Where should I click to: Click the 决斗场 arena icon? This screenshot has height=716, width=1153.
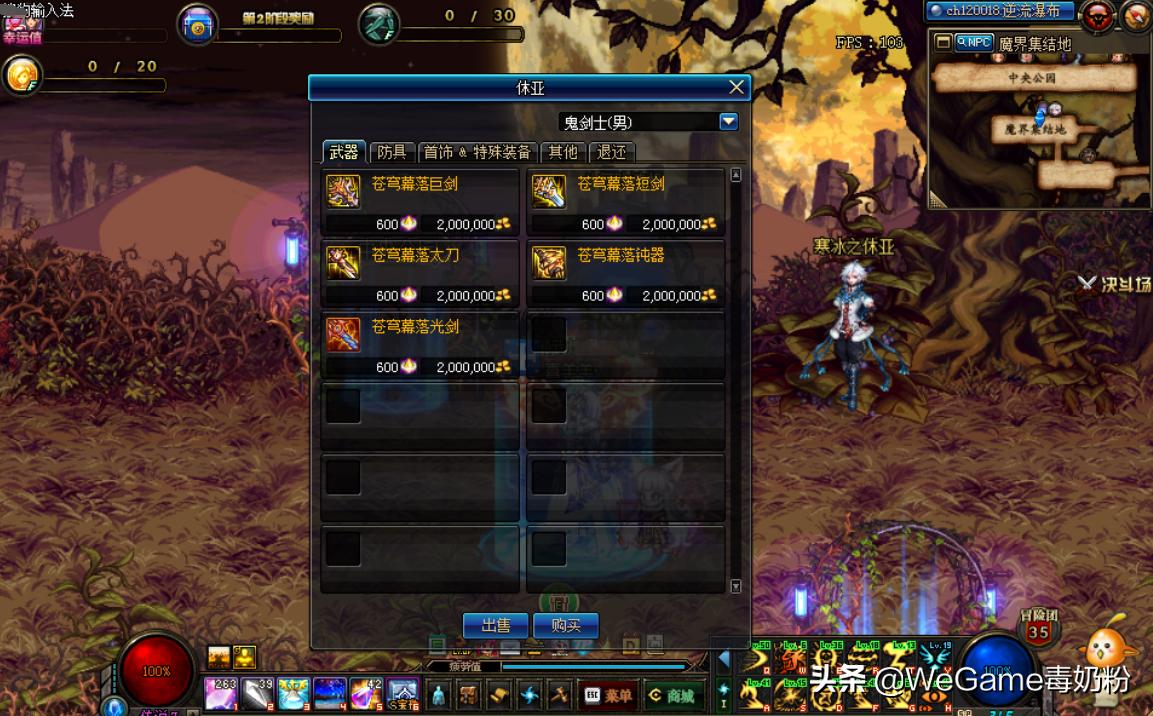click(1113, 283)
